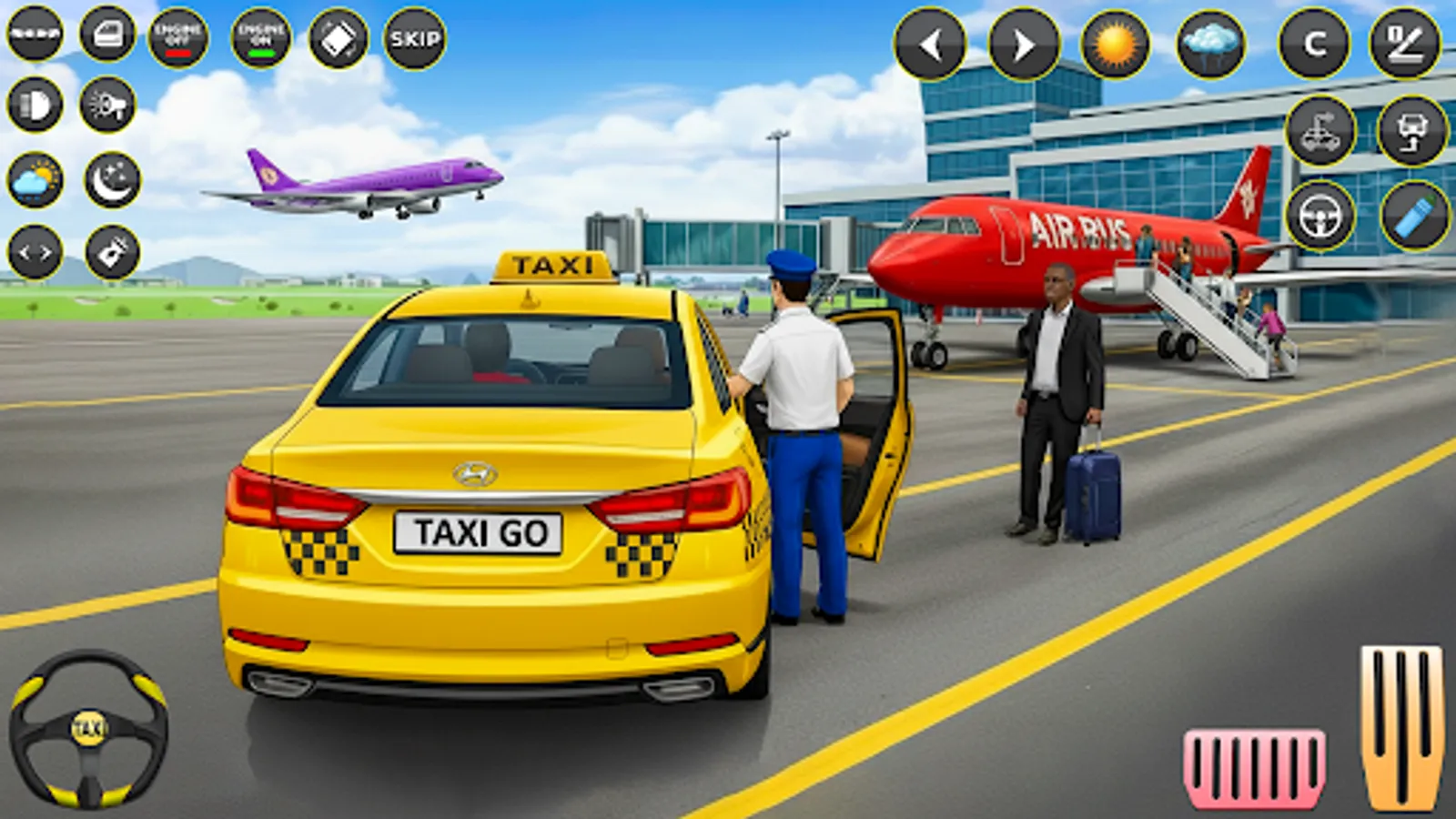Image resolution: width=1456 pixels, height=819 pixels.
Task: Open the camera 'C' icon
Action: [1312, 42]
